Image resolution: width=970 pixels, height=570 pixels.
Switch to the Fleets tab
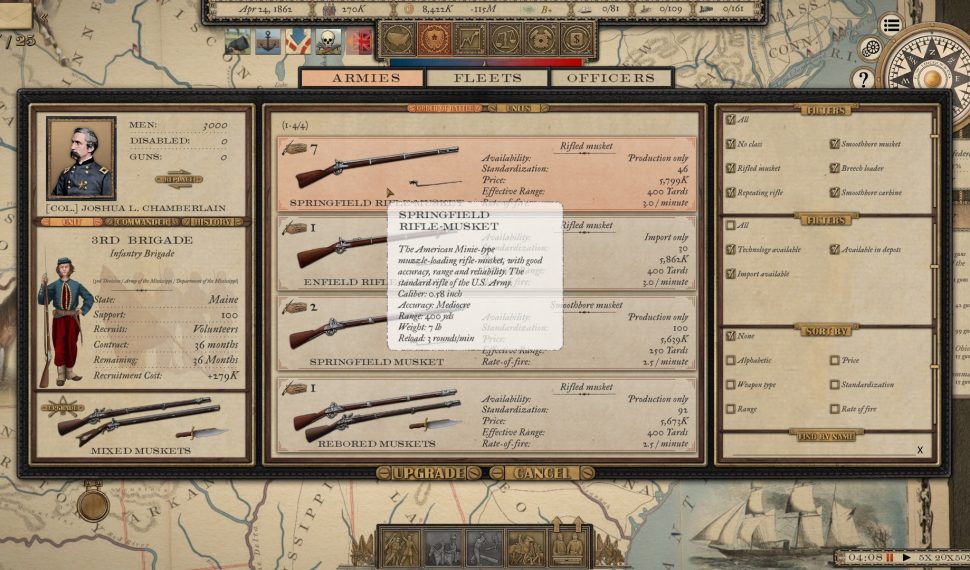pyautogui.click(x=487, y=78)
